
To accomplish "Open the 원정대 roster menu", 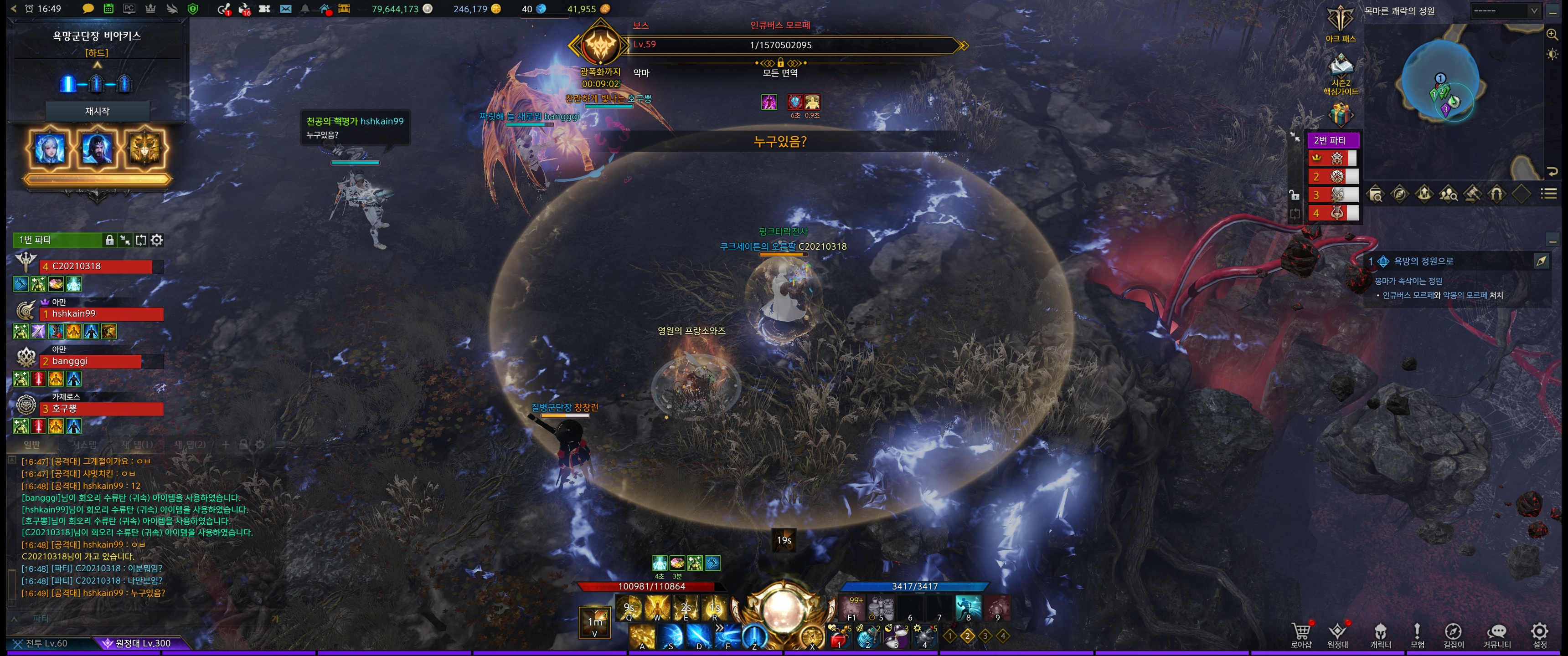I will click(x=1337, y=634).
